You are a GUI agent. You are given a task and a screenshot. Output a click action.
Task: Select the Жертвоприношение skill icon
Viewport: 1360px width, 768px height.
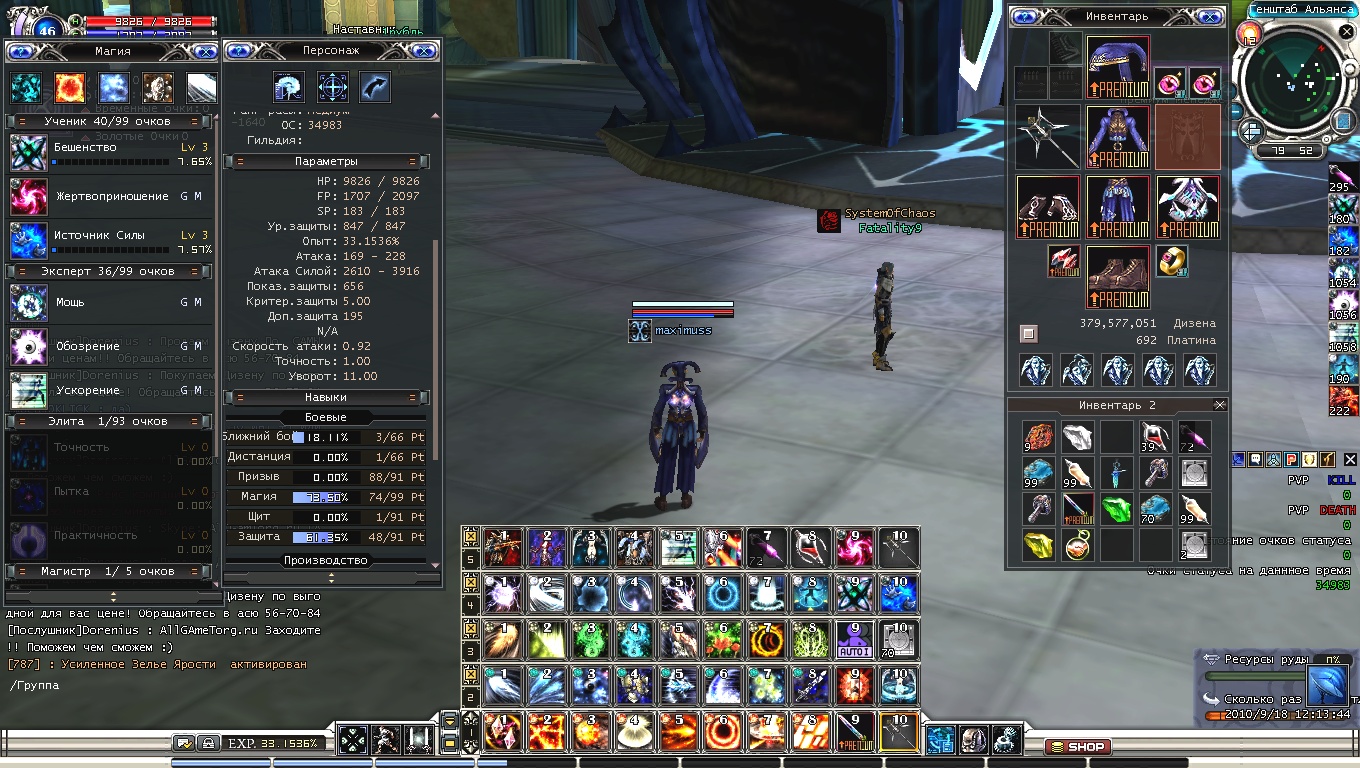tap(28, 197)
